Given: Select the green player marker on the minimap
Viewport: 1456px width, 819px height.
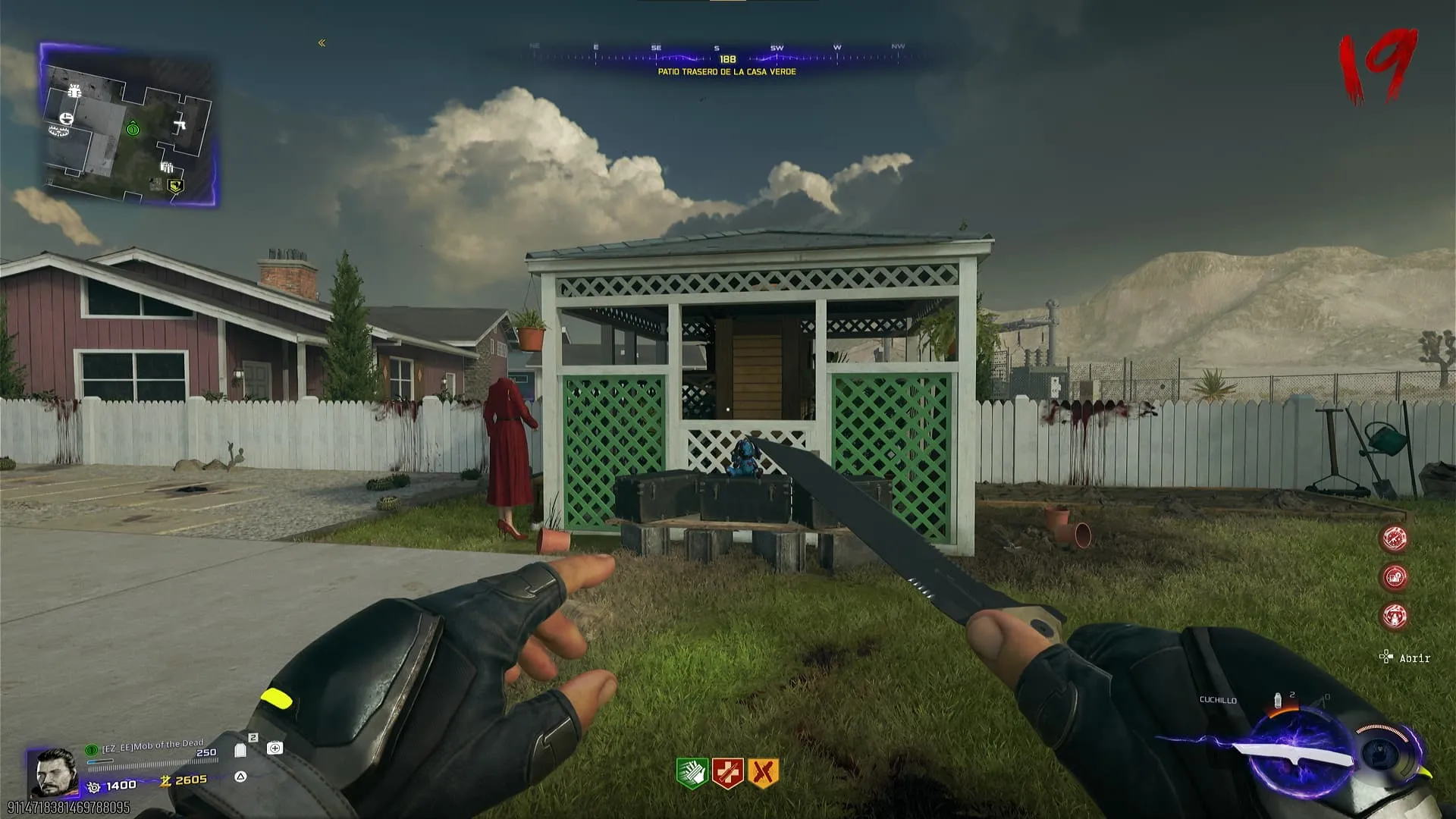Looking at the screenshot, I should [x=133, y=129].
